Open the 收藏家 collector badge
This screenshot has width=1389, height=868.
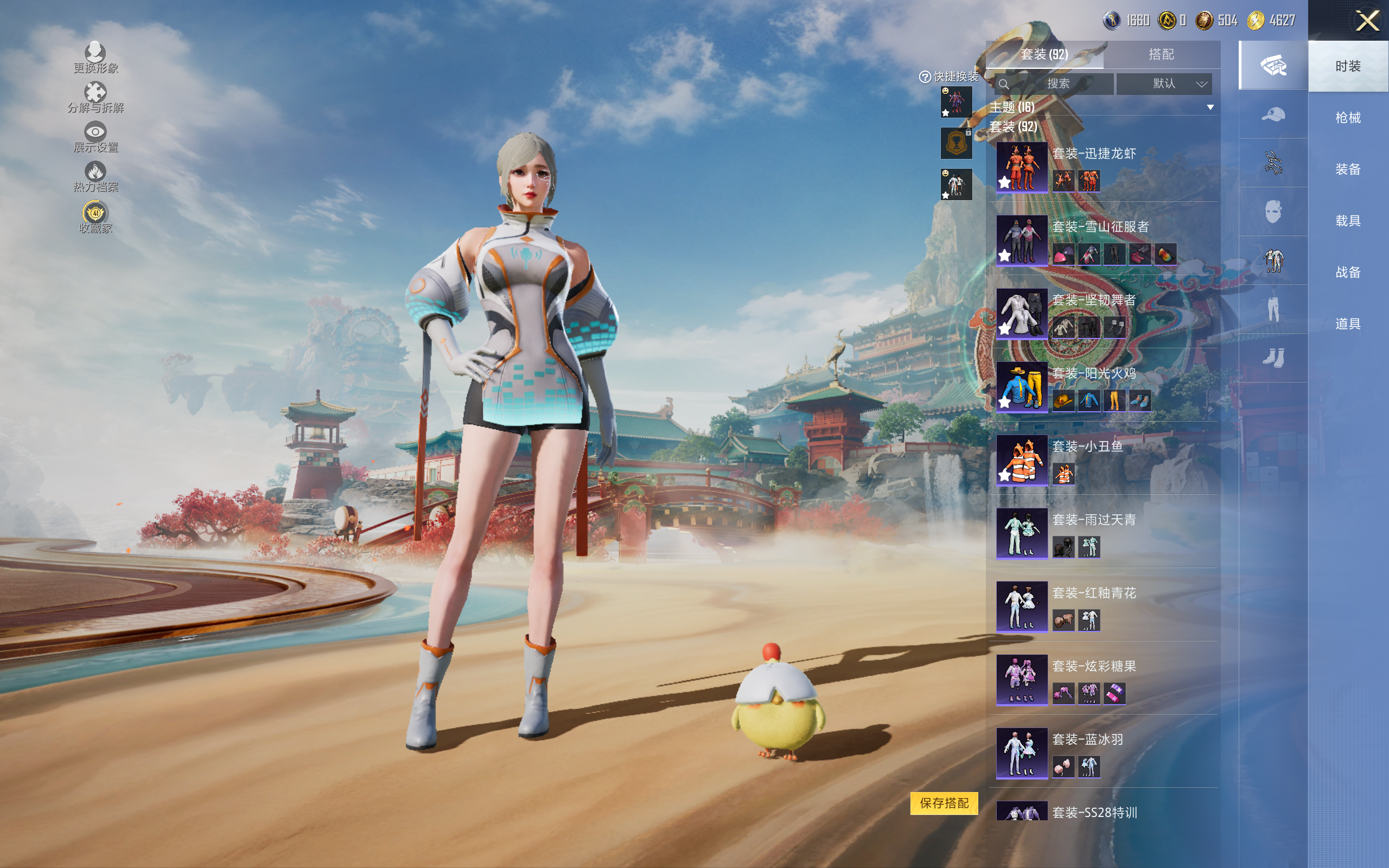(x=95, y=217)
